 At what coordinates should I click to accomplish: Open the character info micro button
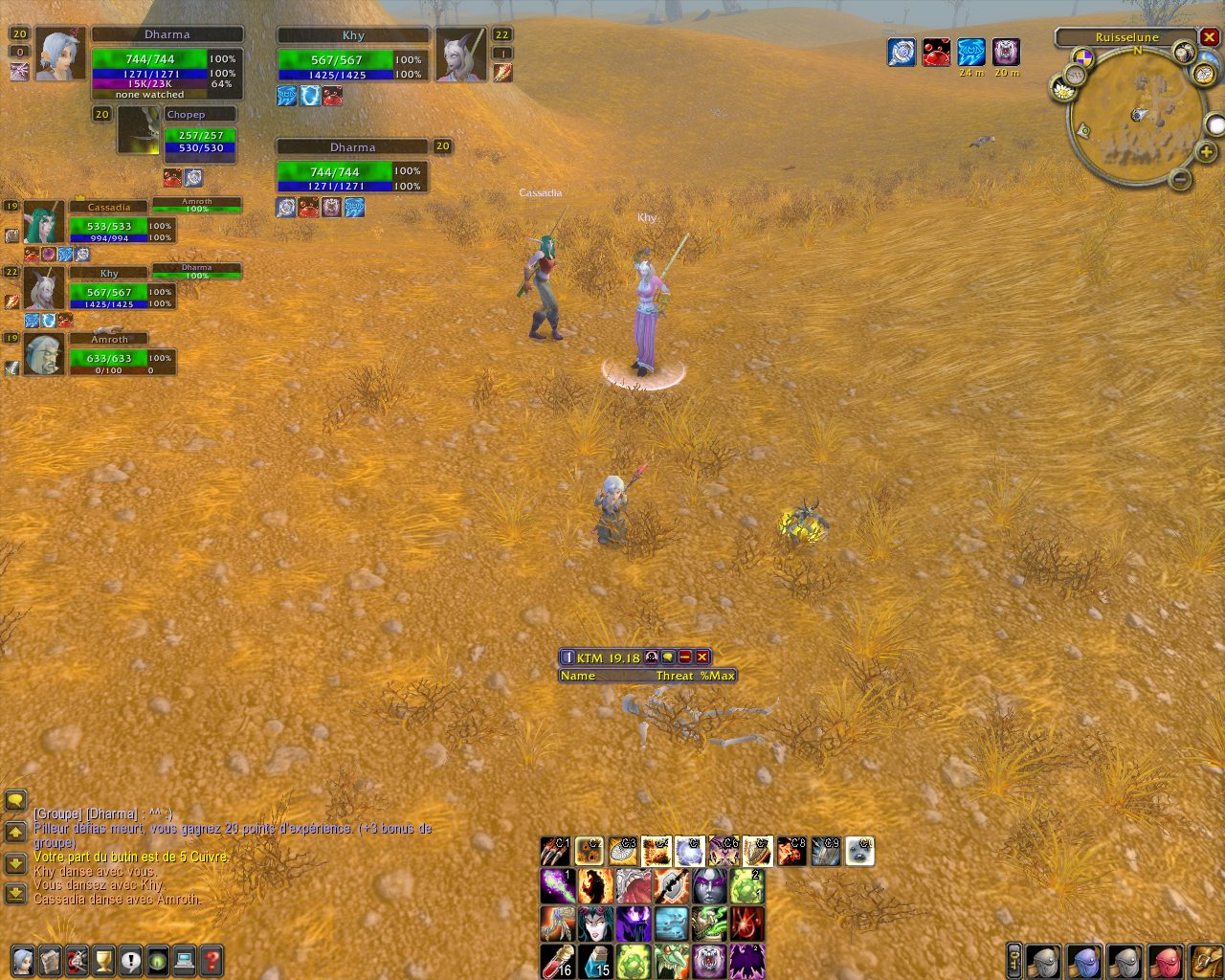[x=23, y=959]
